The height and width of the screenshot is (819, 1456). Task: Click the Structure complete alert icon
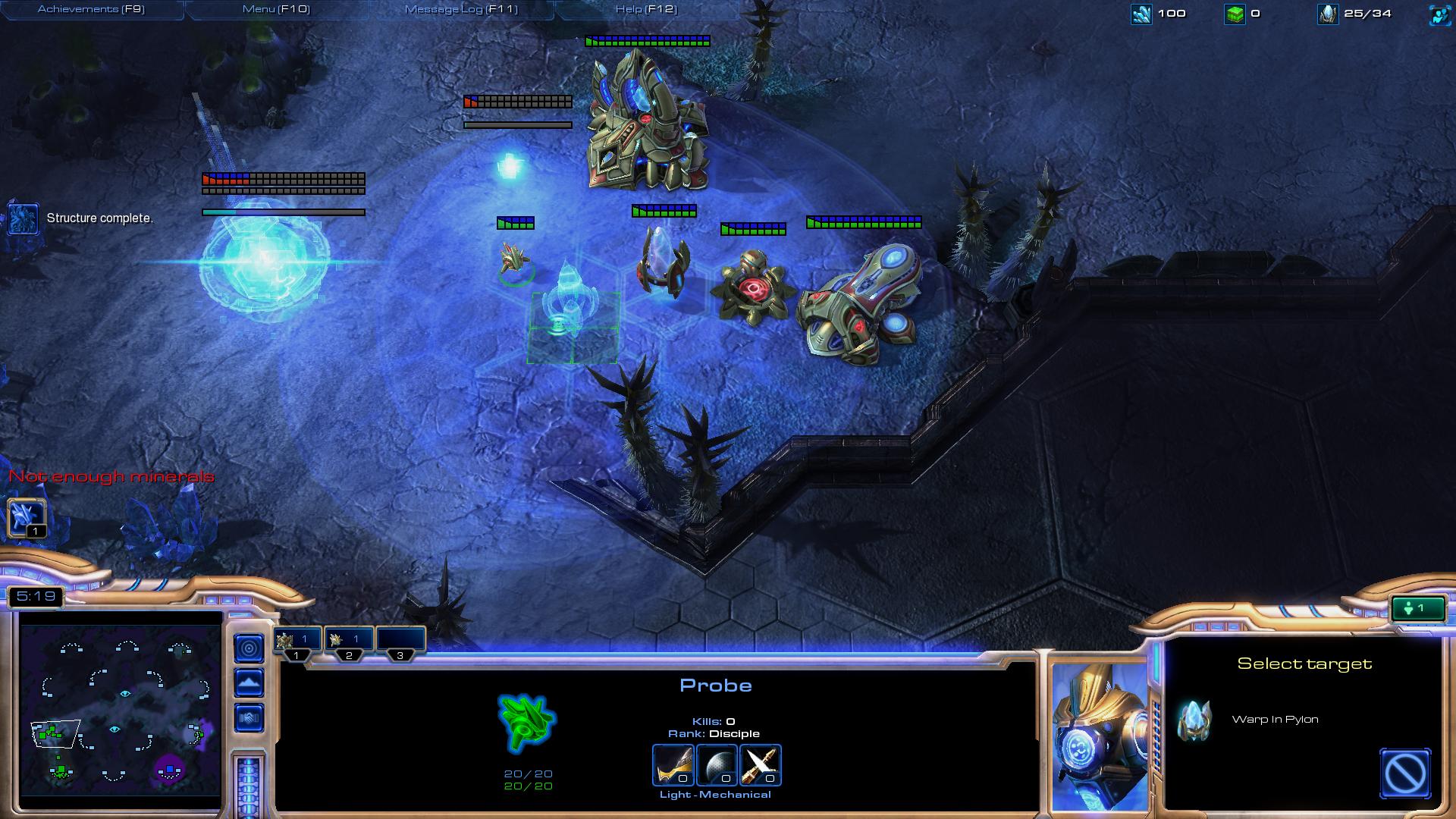[23, 218]
